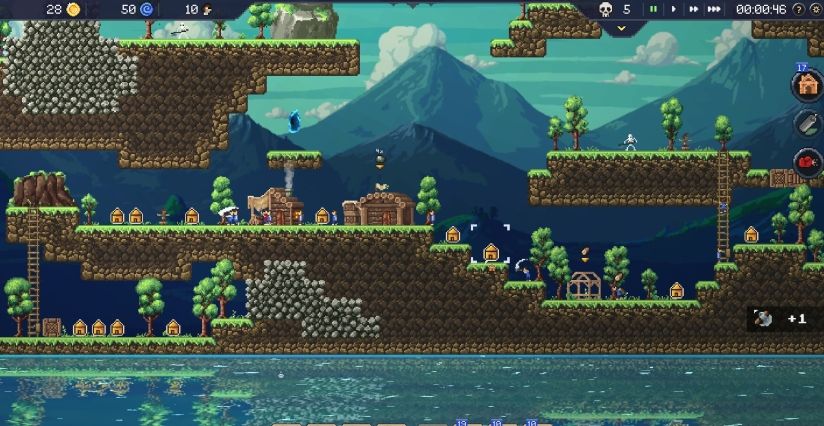
Task: Open the settings gear menu
Action: (x=815, y=9)
